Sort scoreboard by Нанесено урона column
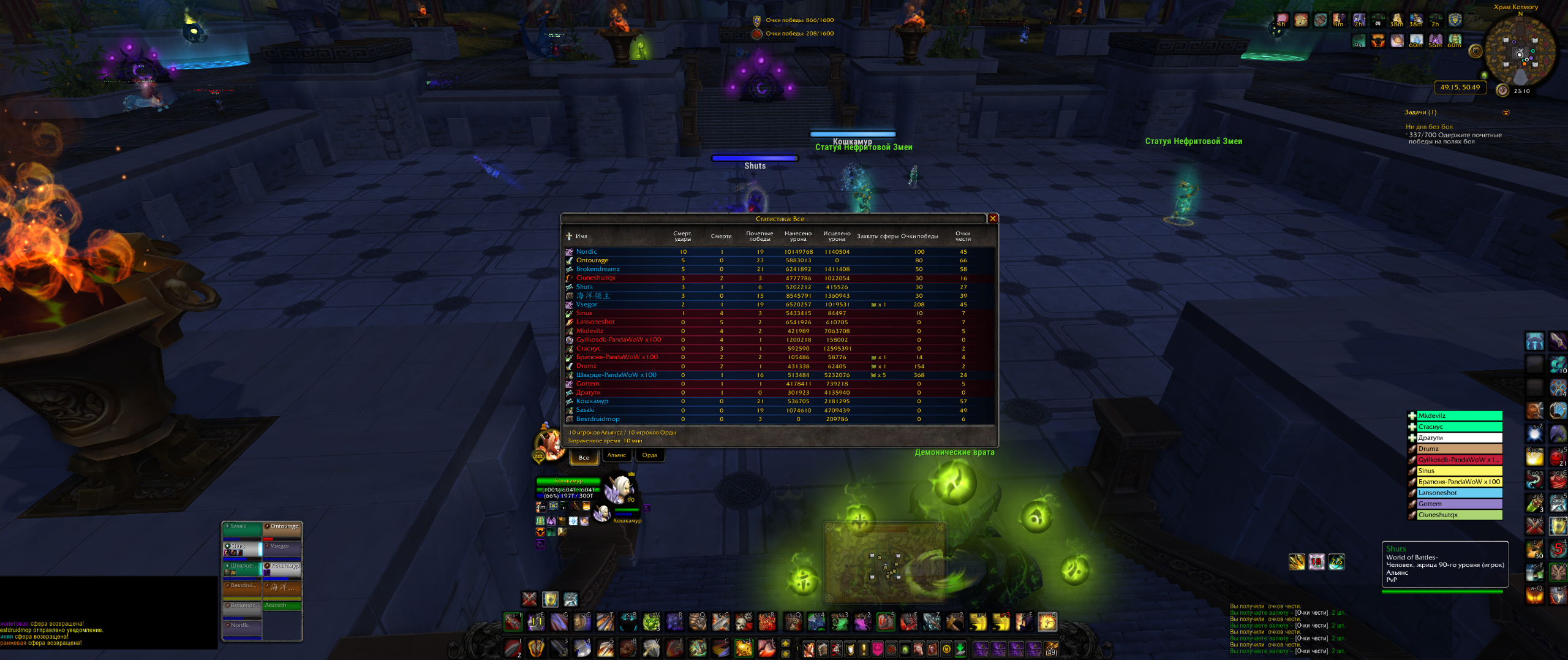The height and width of the screenshot is (660, 1568). [797, 236]
